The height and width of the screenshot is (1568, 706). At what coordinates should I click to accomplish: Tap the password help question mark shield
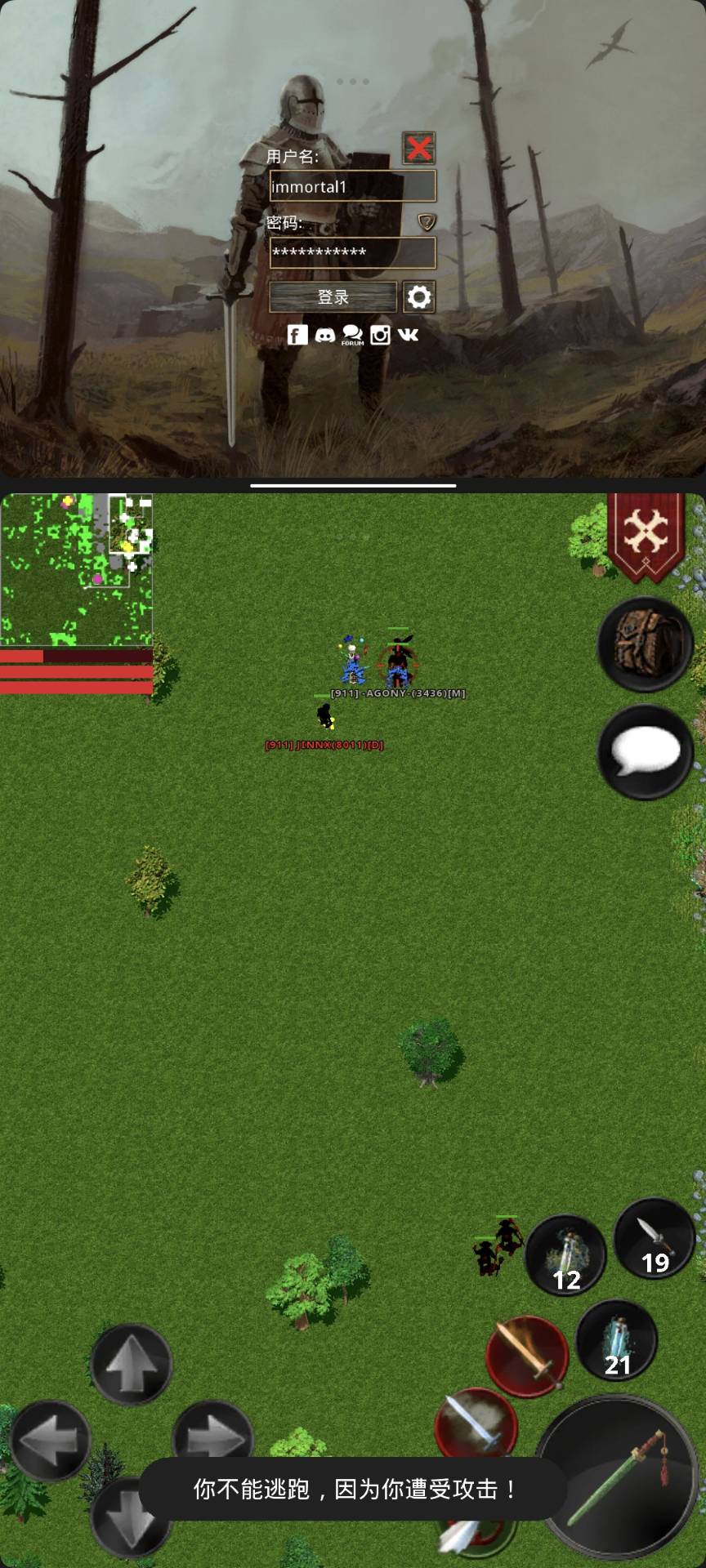pyautogui.click(x=427, y=222)
